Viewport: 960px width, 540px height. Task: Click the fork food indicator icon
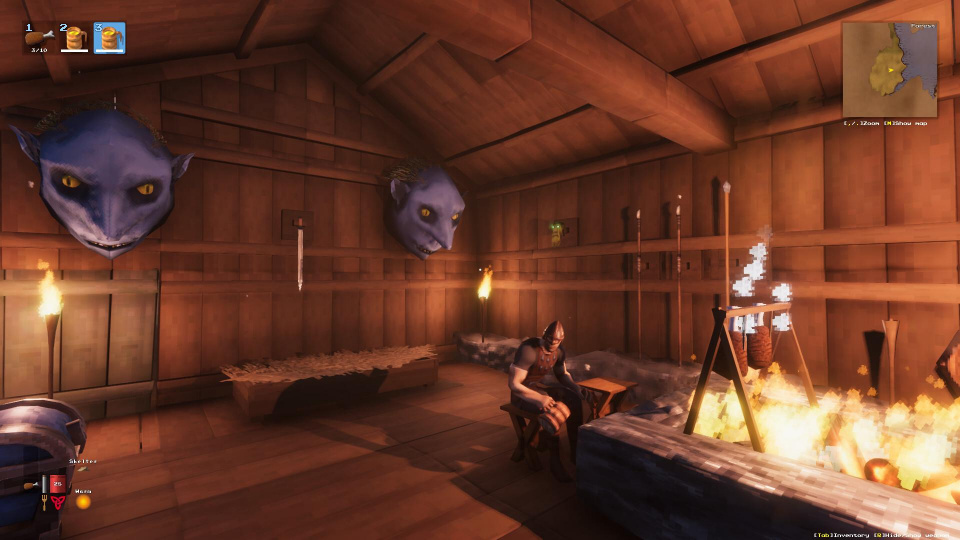pos(44,500)
